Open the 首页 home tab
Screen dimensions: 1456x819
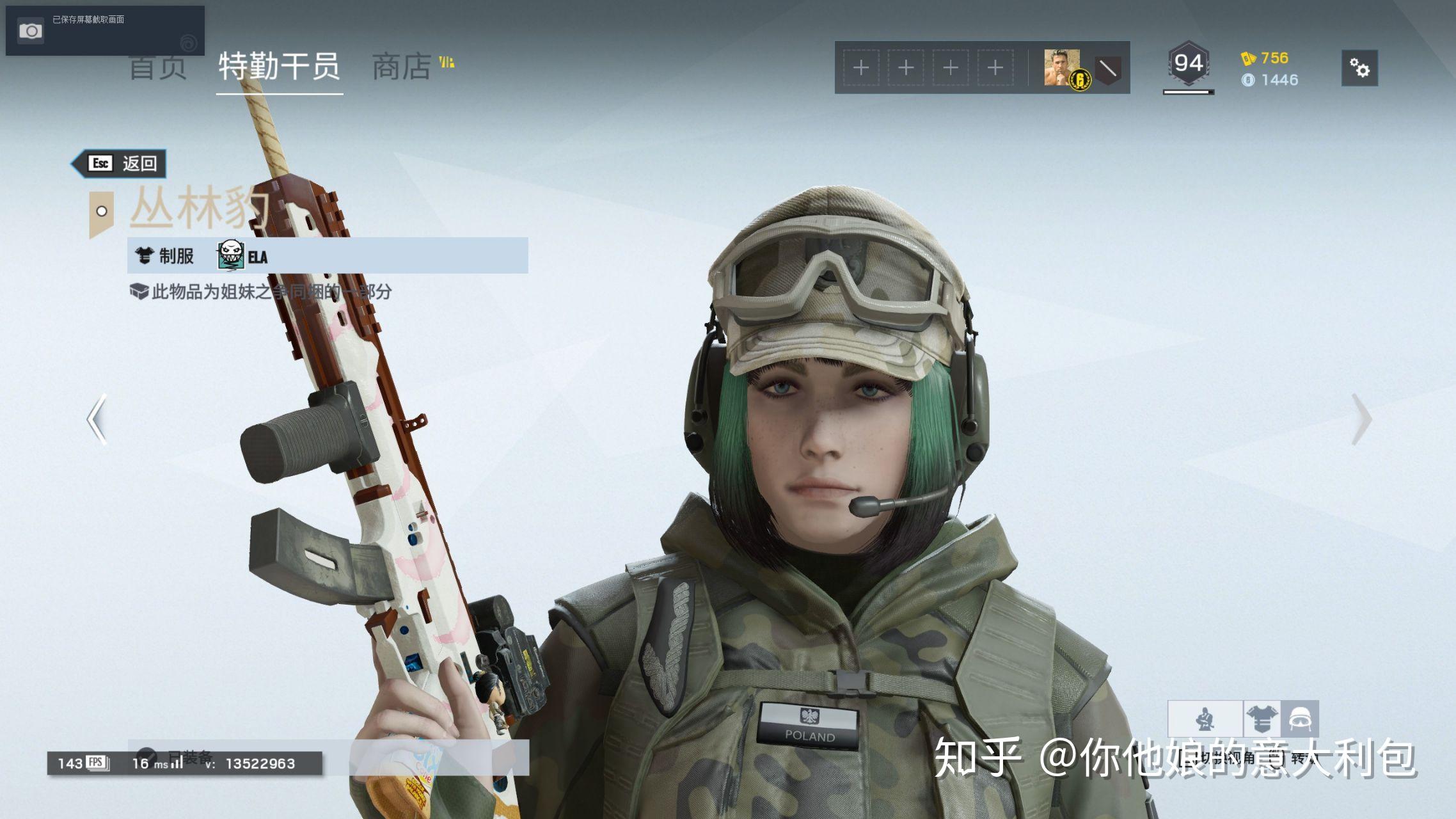(x=158, y=68)
